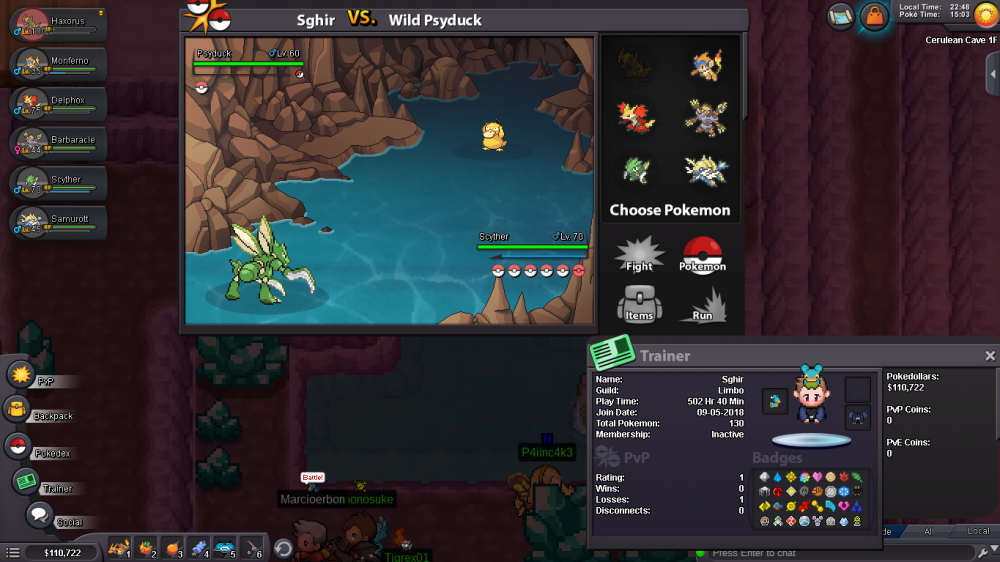
Task: Focus the chat input field
Action: [x=840, y=553]
